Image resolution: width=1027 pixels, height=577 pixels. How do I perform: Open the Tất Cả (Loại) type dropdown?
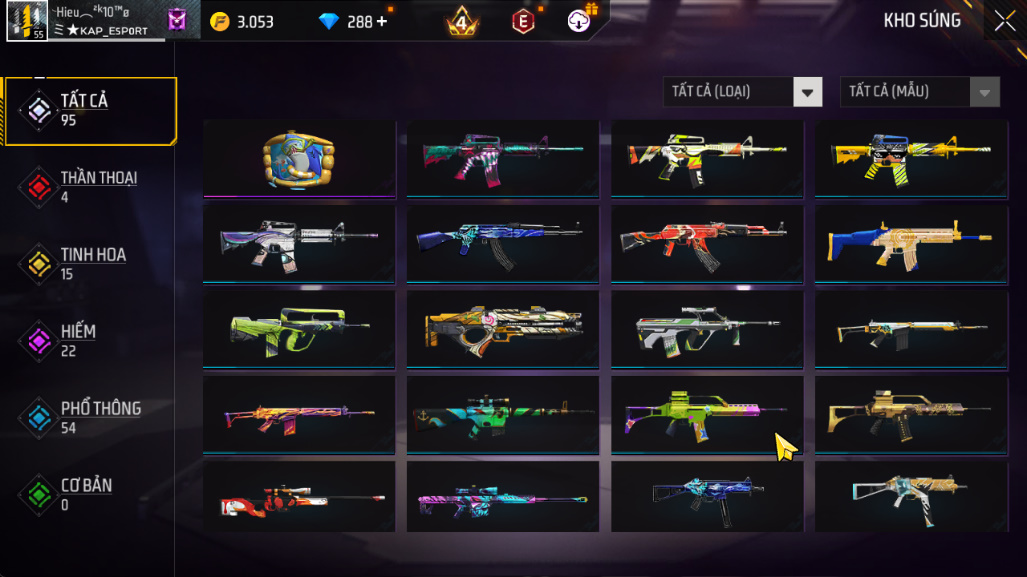(x=742, y=92)
